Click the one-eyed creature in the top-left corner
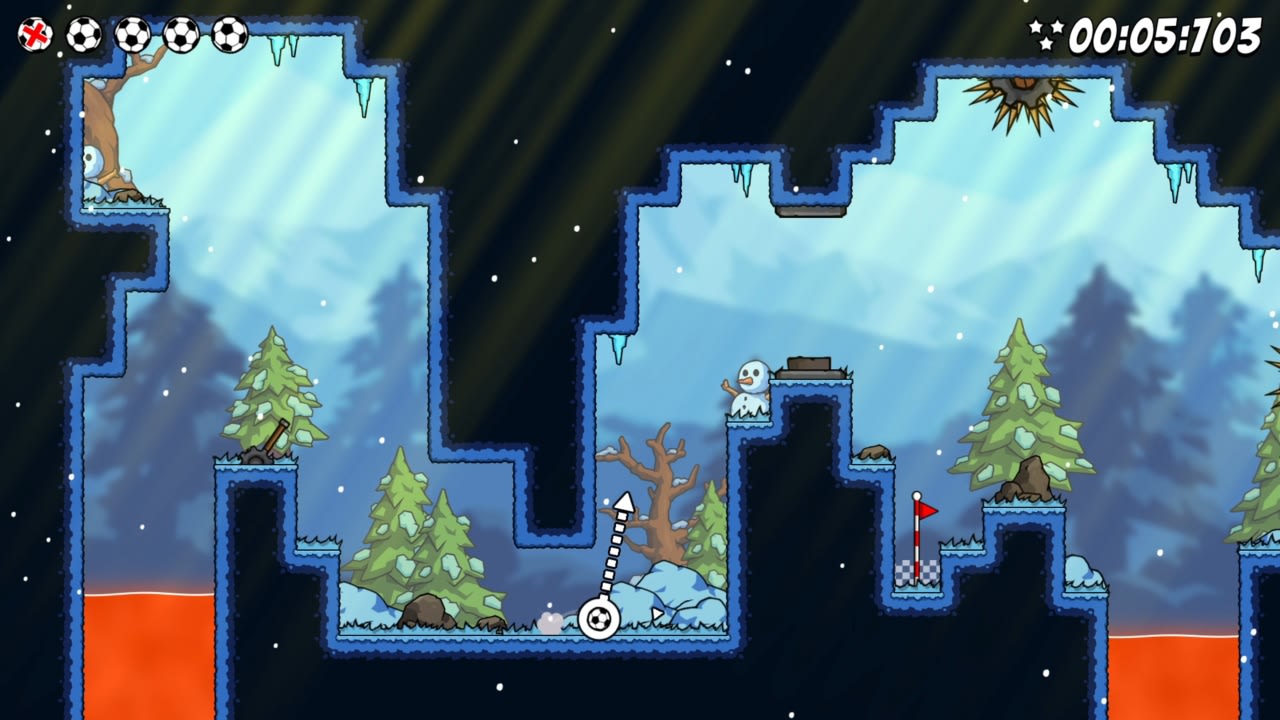Viewport: 1280px width, 720px height. tap(92, 165)
